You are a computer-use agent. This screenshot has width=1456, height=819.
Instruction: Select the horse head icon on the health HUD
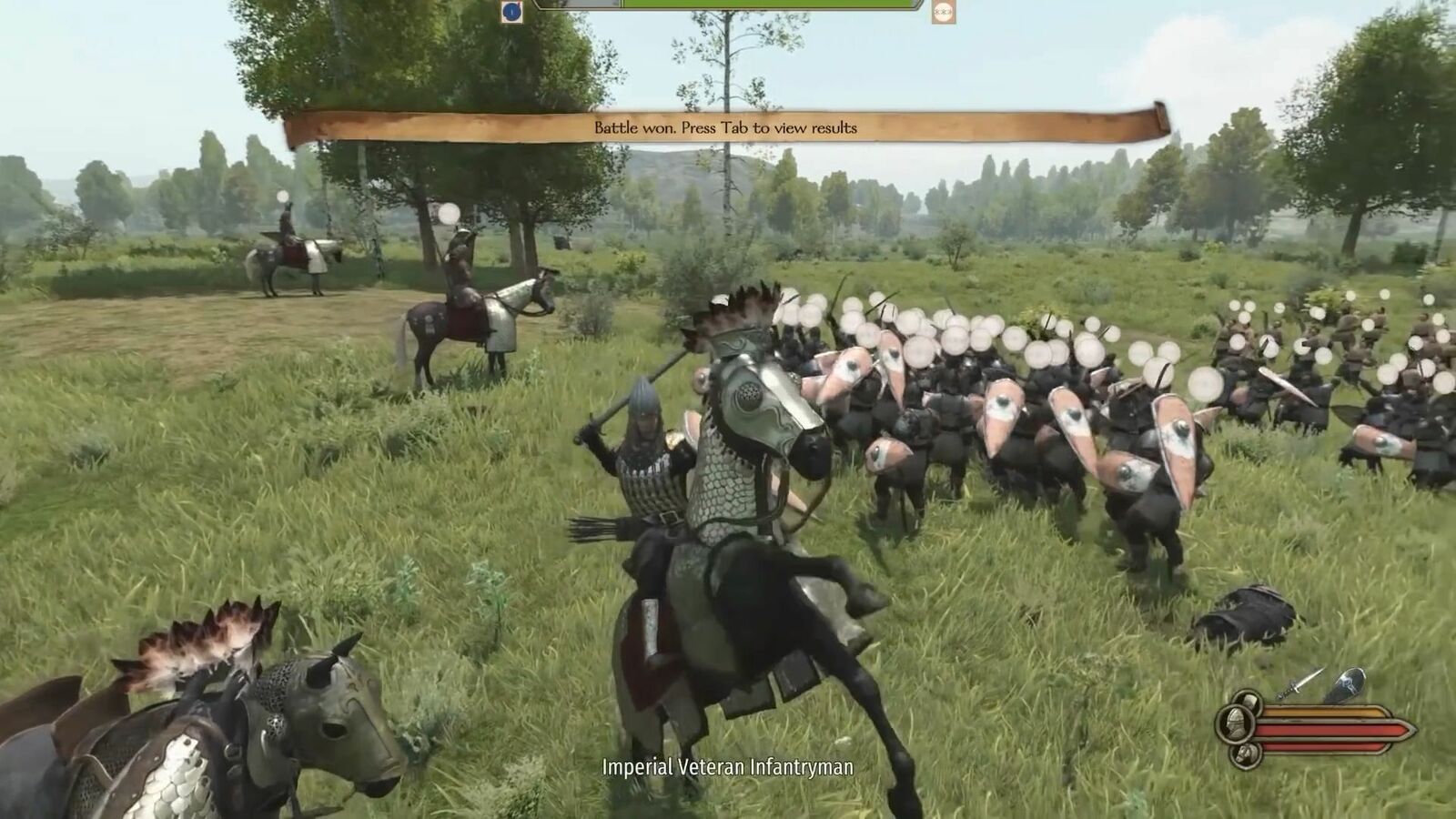pos(1247,754)
